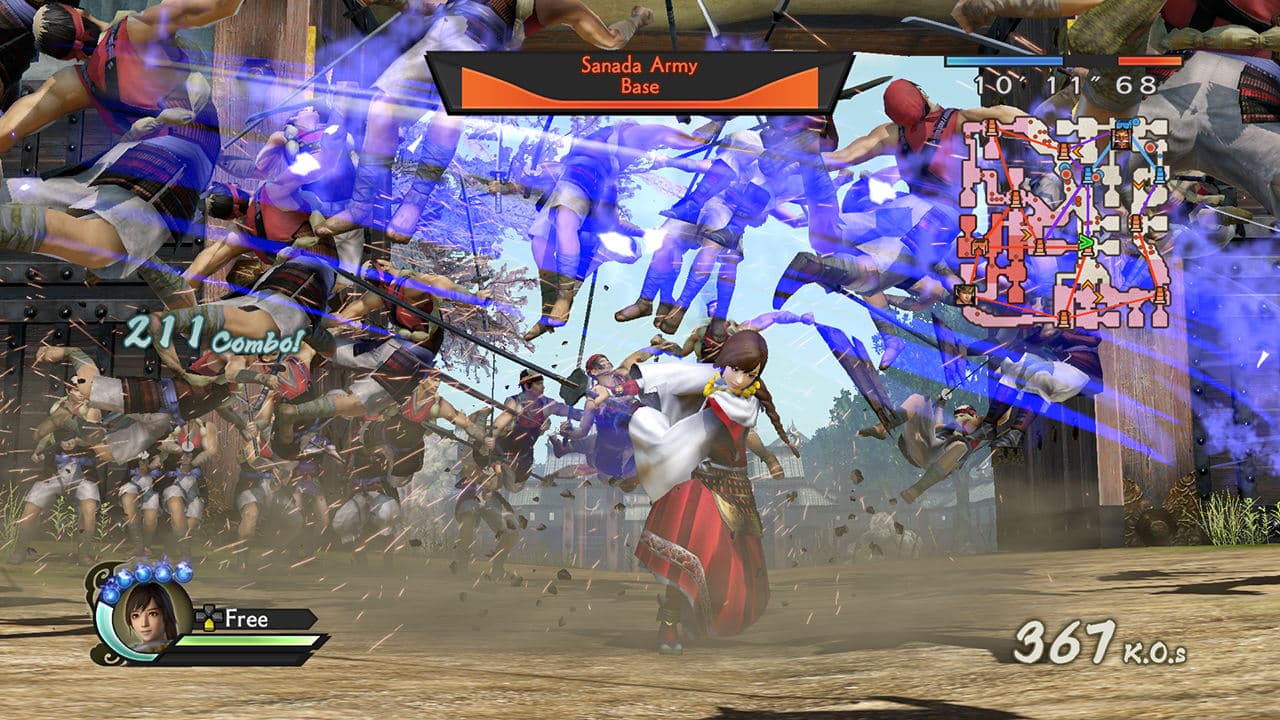
Task: Select the character portrait in the bottom-left HUD
Action: pos(147,619)
